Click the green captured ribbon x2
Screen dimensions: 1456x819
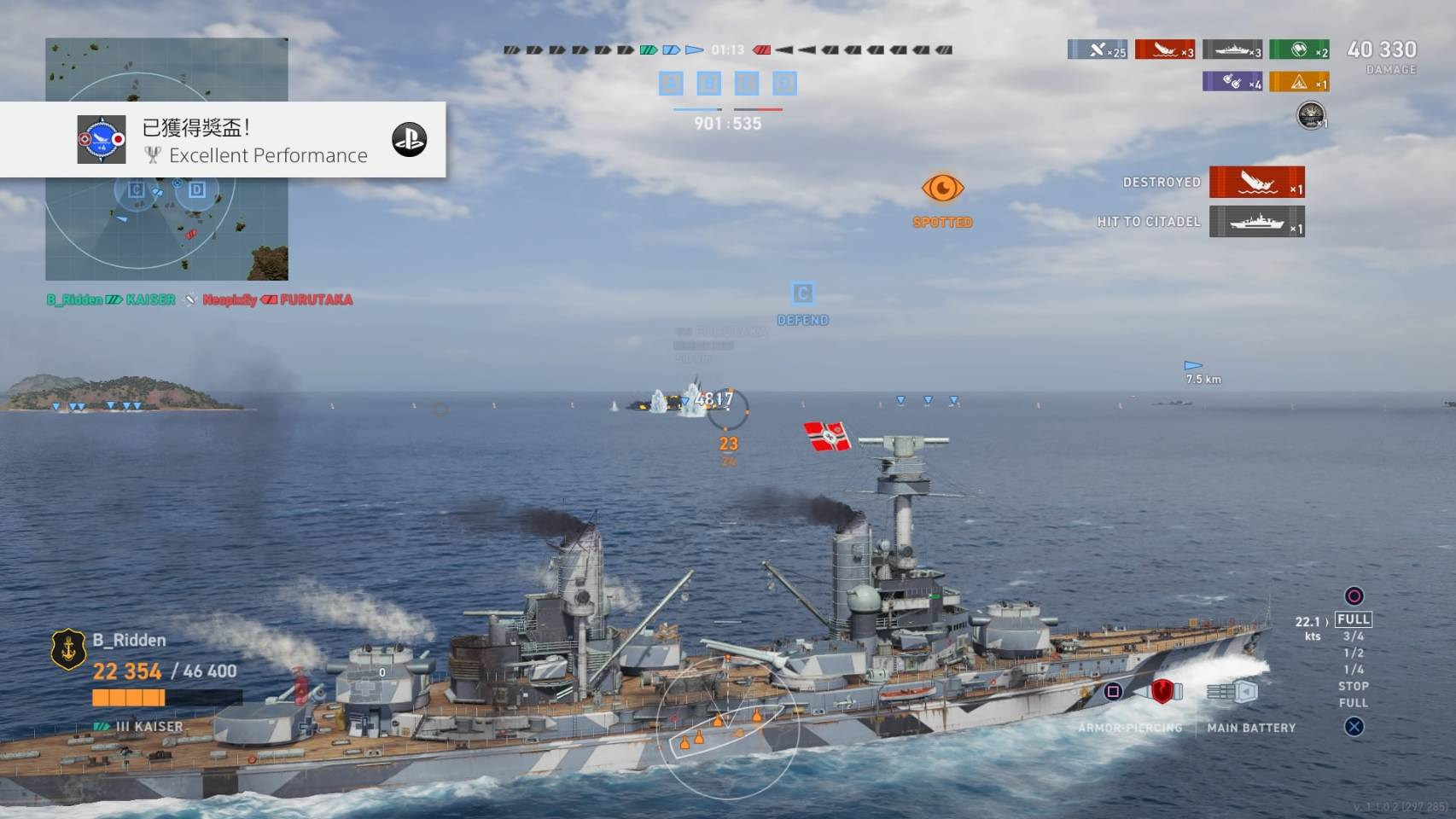point(1299,49)
